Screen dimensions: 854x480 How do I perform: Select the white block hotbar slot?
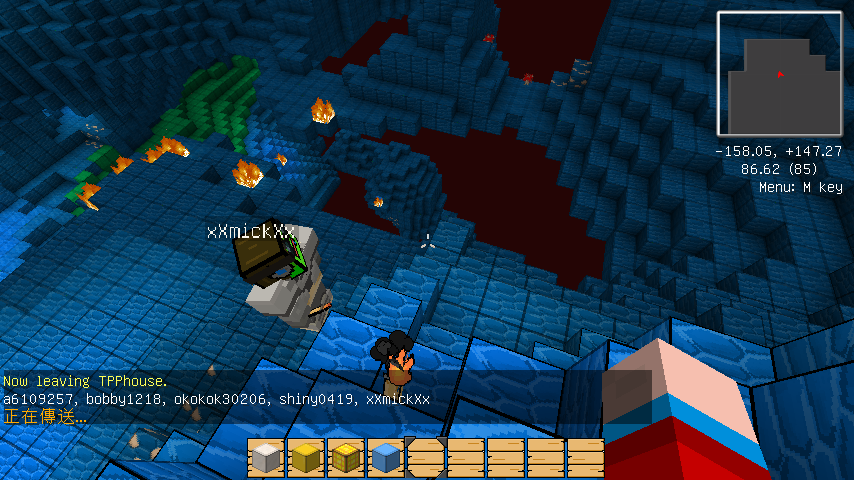coord(266,458)
